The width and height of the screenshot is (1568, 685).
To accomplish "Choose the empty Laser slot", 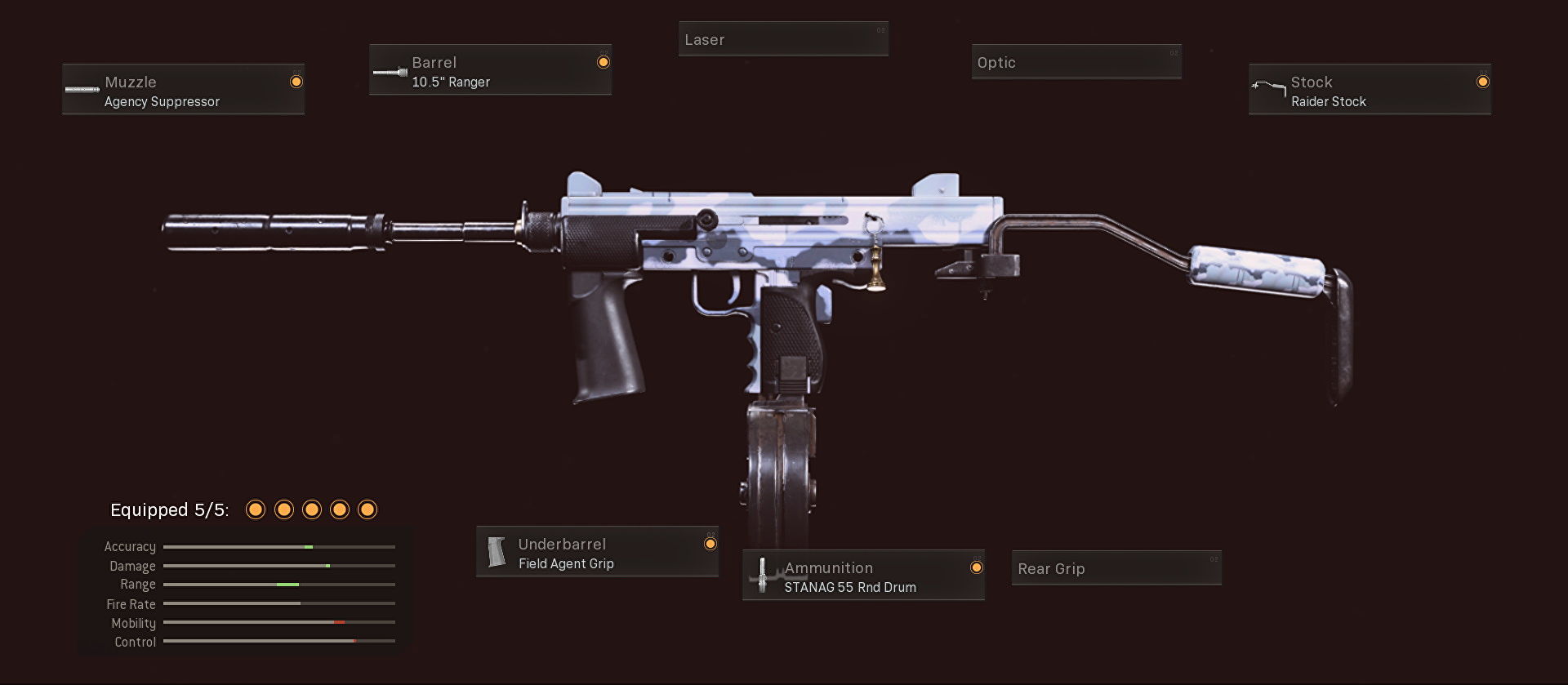I will click(x=783, y=39).
